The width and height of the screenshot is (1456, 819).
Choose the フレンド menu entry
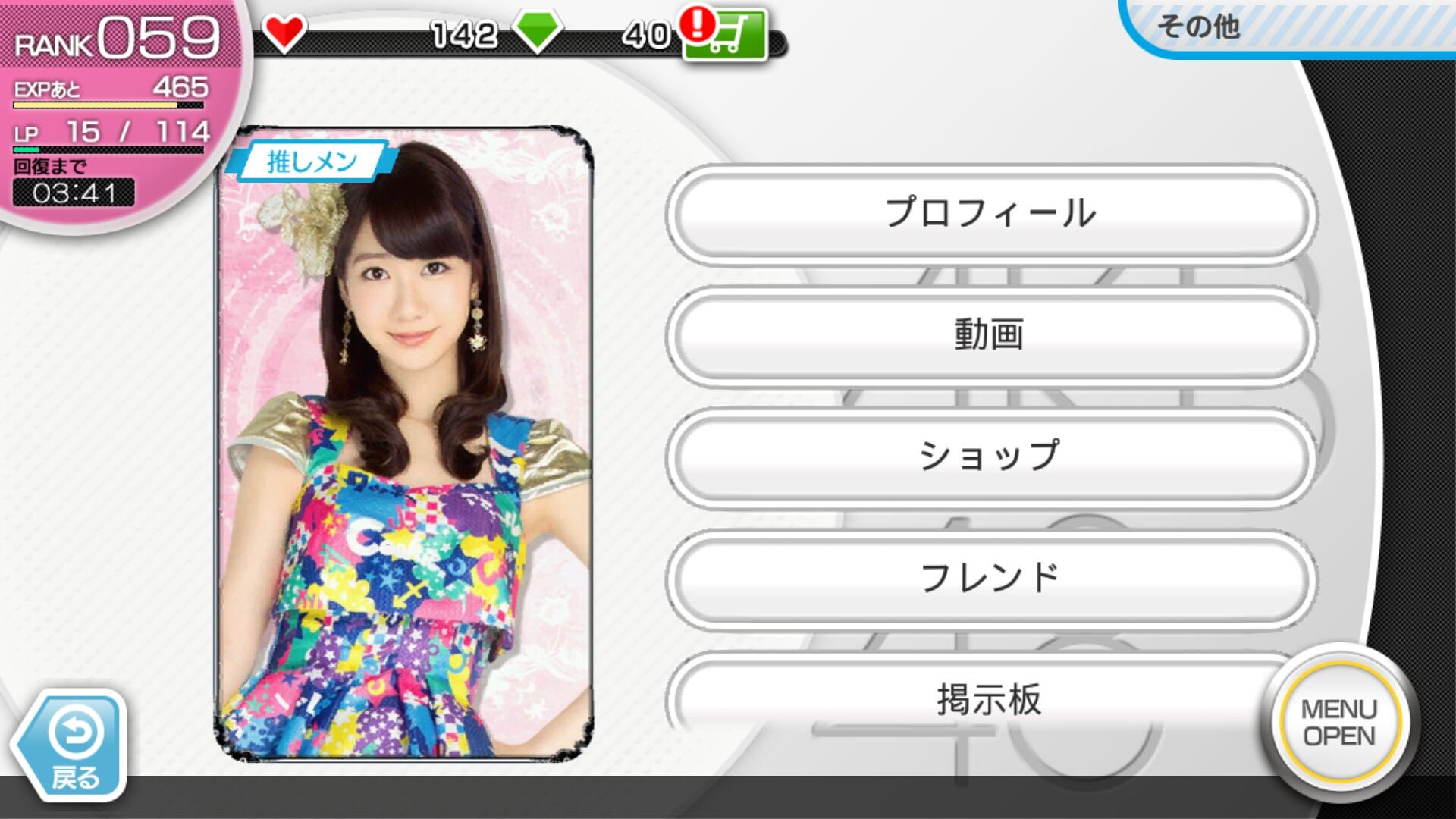click(x=990, y=578)
